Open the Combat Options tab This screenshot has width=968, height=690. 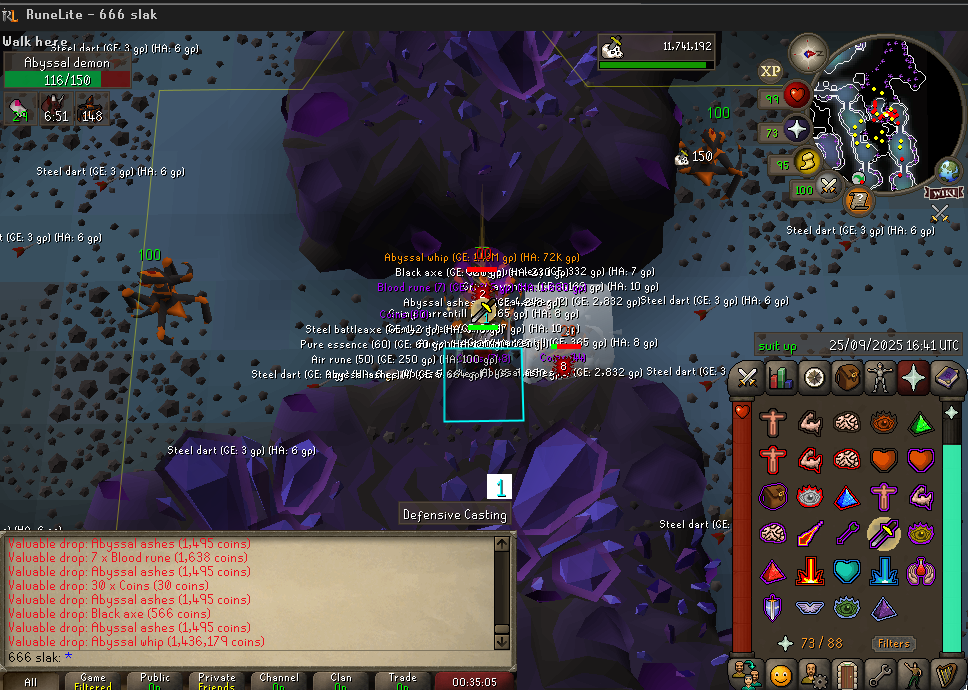747,378
